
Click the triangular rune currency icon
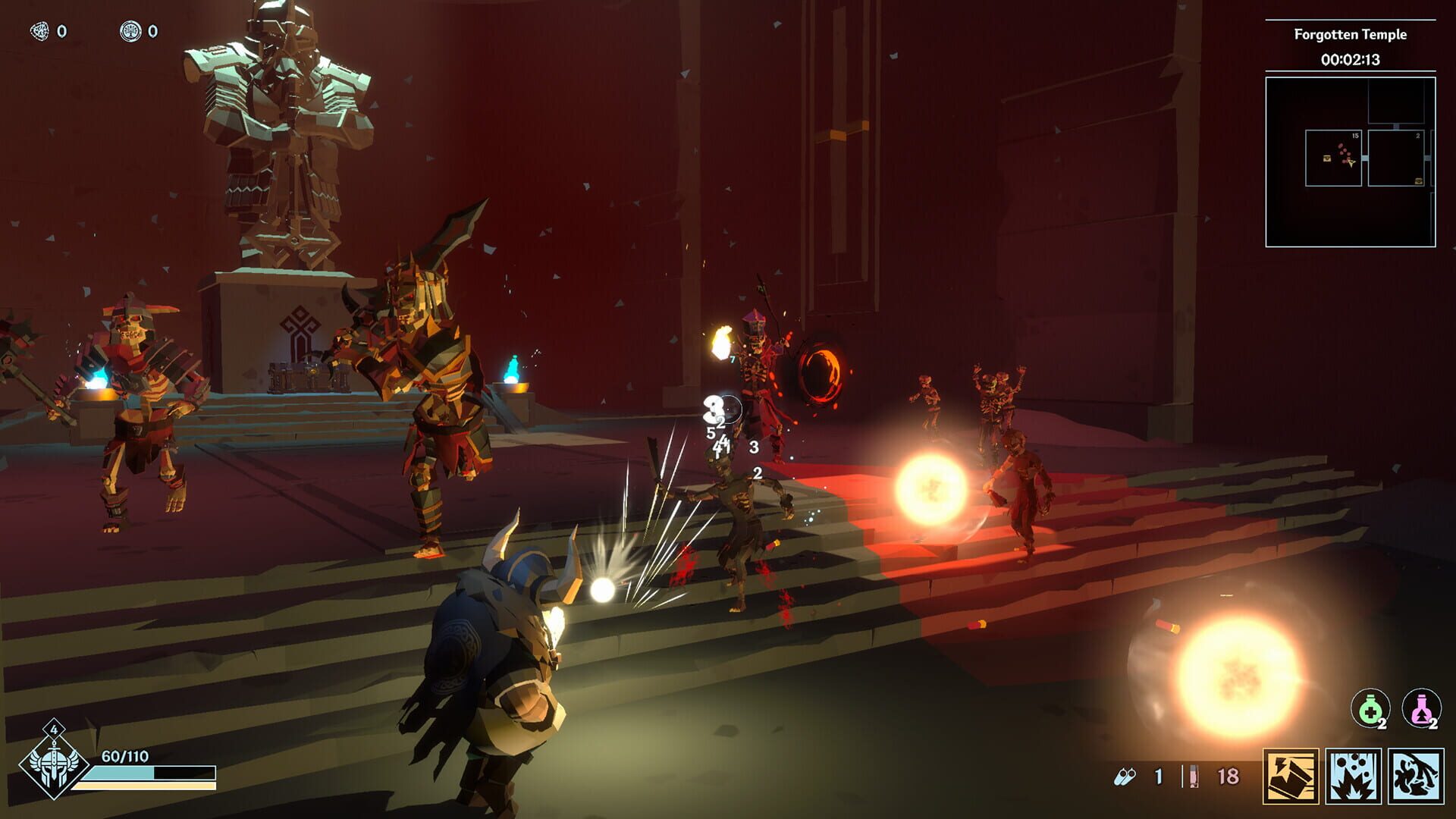coord(39,31)
